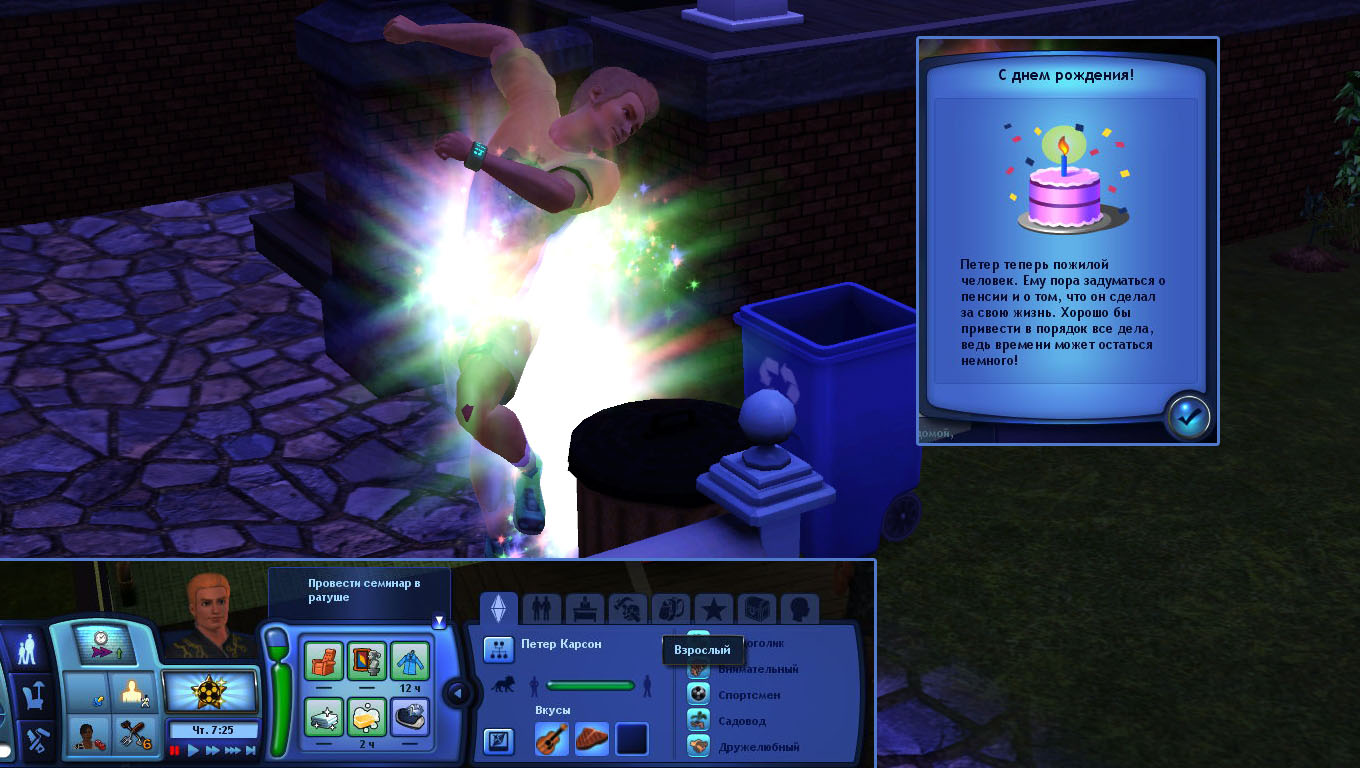Open the Inventory tab with the backpack icon
Viewport: 1360px width, 768px height.
670,608
